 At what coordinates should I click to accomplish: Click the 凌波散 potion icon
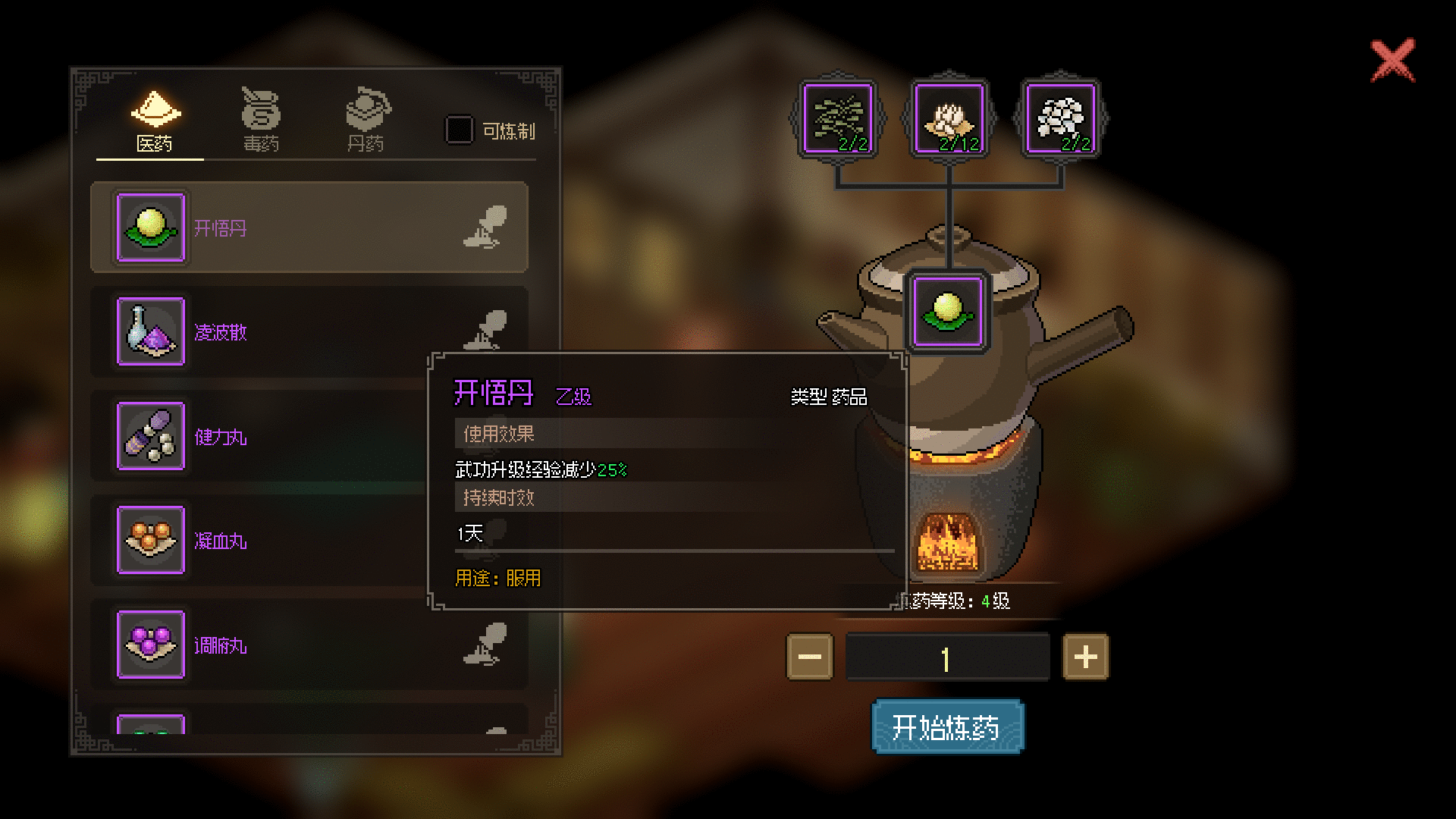149,332
